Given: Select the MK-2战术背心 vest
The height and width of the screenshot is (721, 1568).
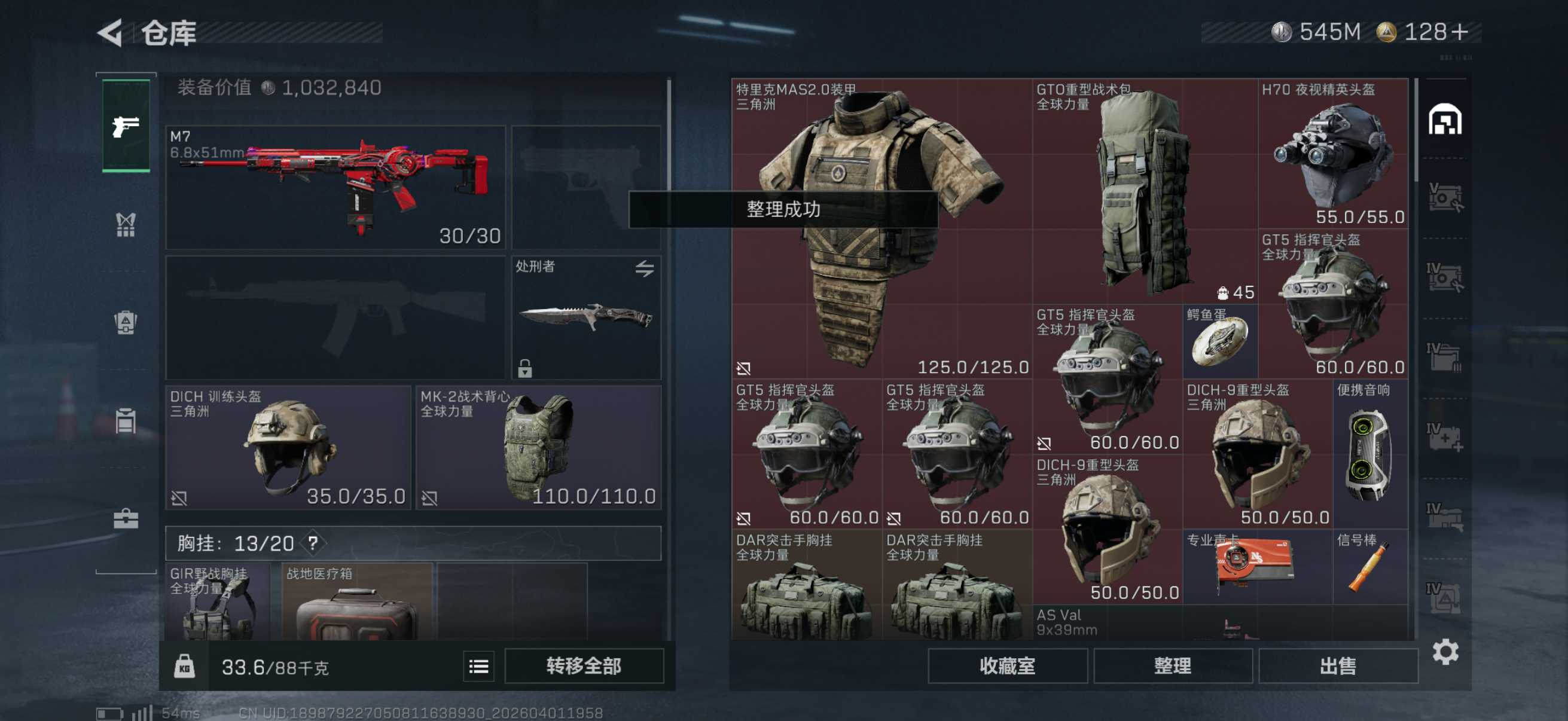Looking at the screenshot, I should click(538, 447).
